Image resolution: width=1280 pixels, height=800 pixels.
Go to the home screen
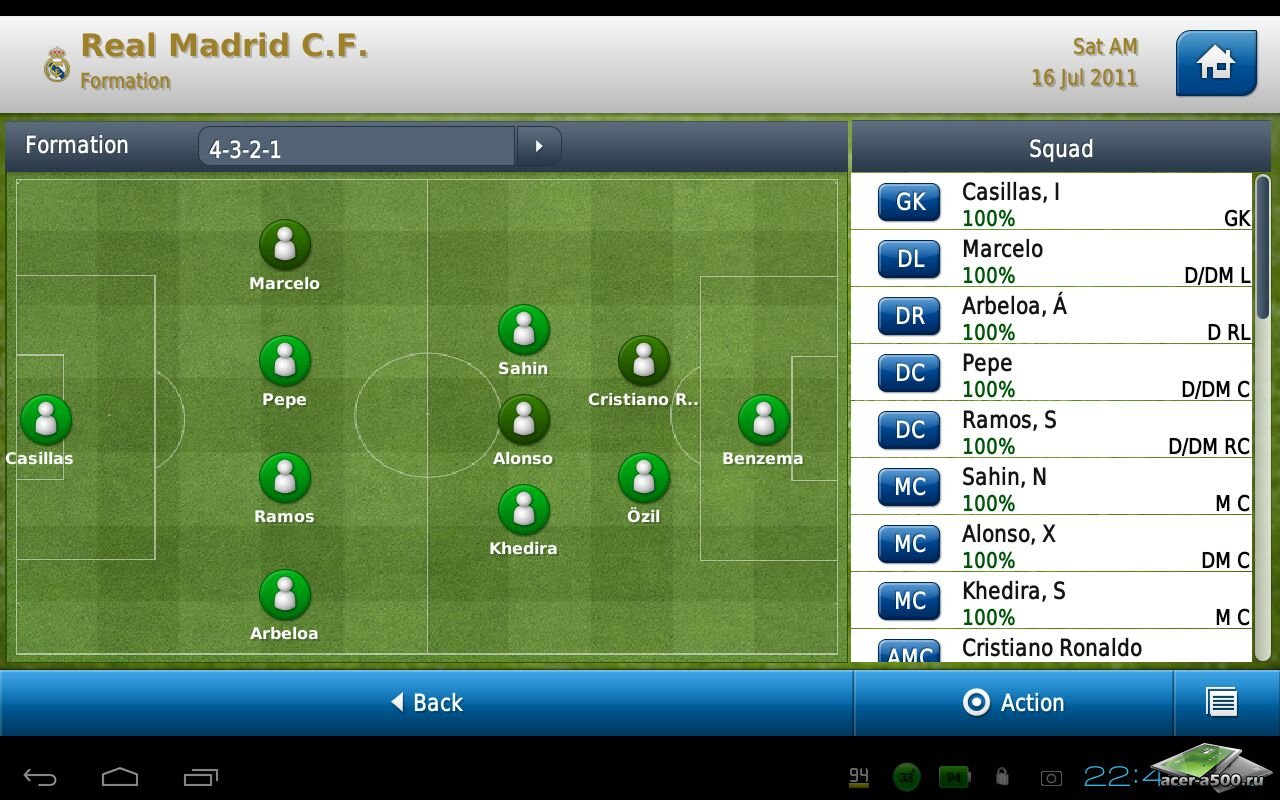1216,63
